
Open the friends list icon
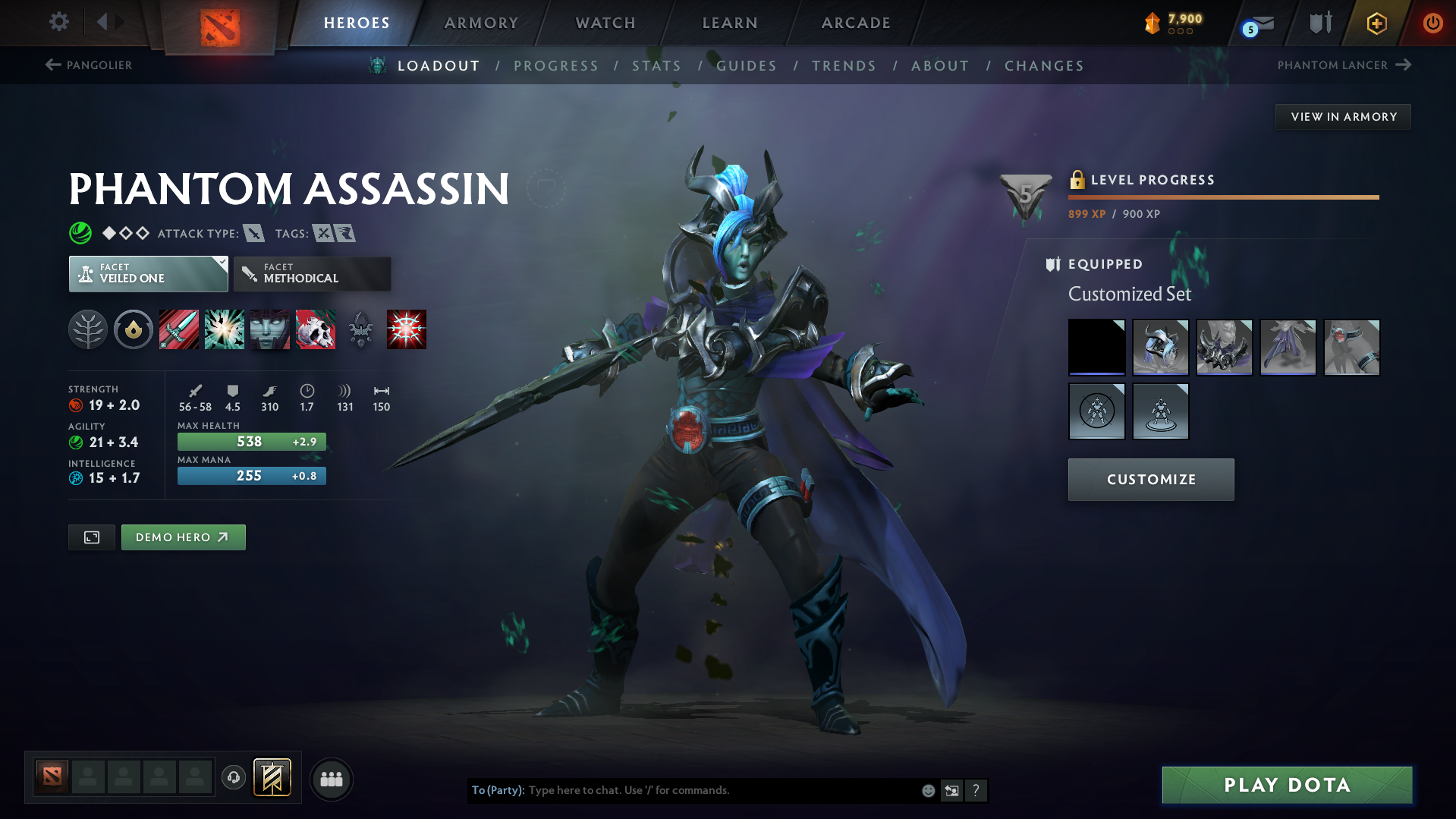click(x=331, y=779)
